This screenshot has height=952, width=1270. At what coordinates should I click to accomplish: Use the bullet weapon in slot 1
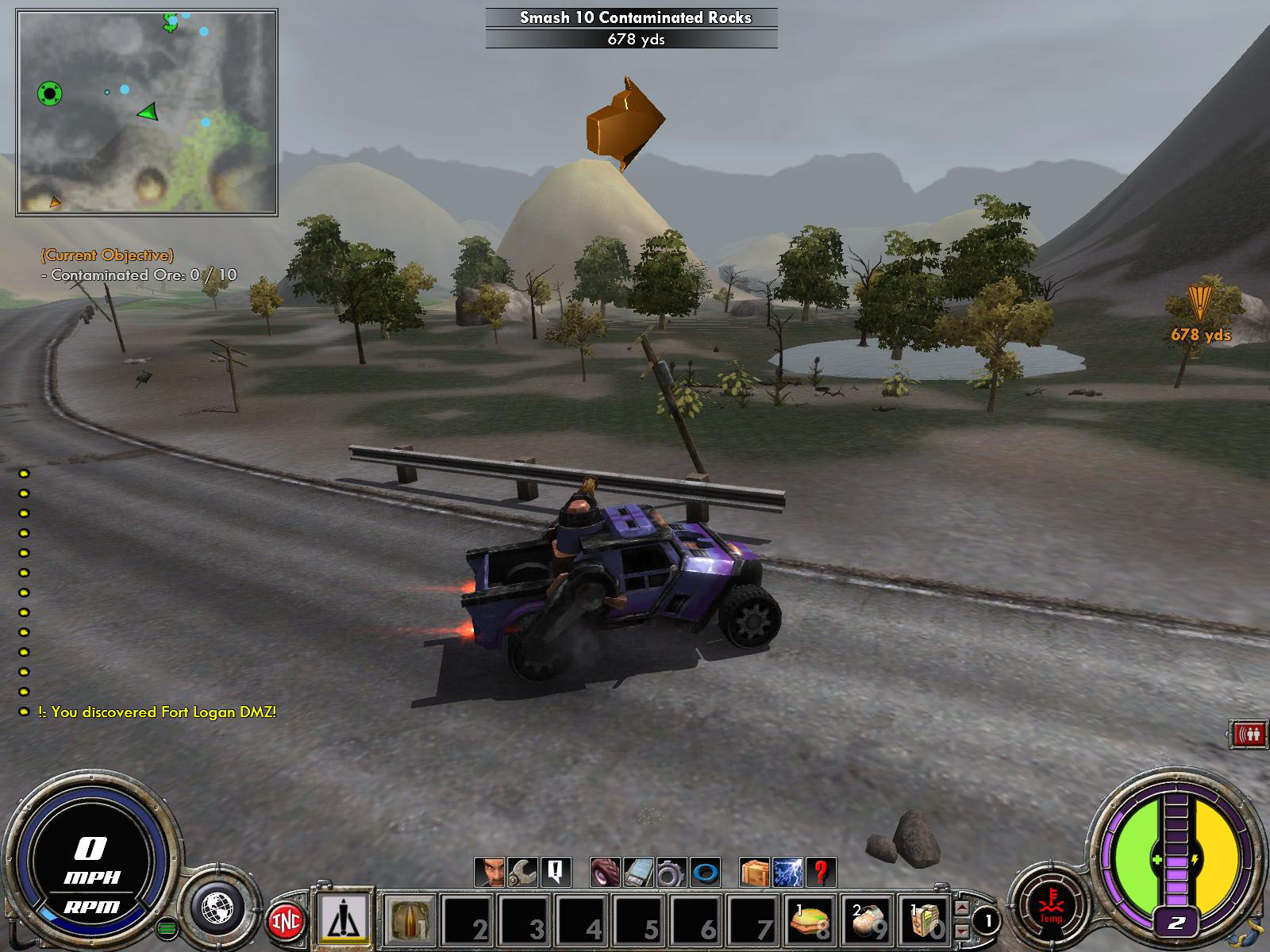[410, 920]
